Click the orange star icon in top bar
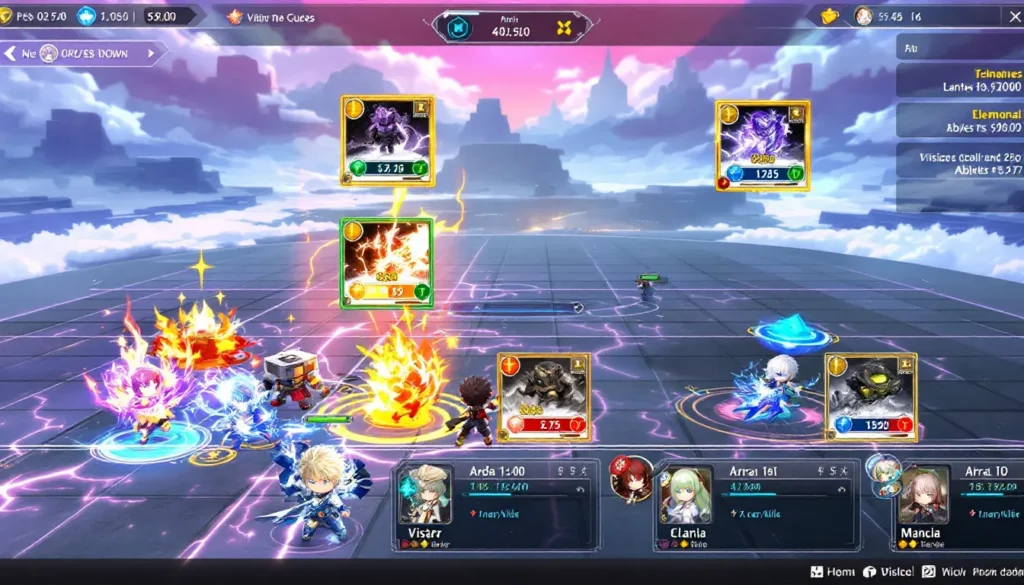The image size is (1024, 585). [235, 16]
